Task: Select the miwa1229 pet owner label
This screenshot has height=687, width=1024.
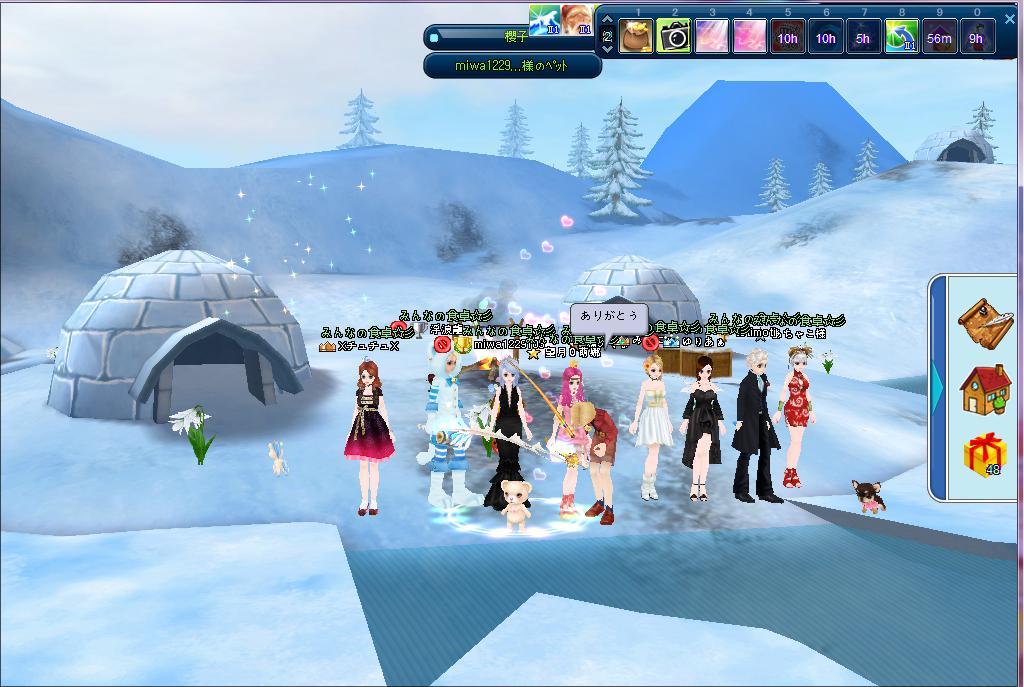Action: point(513,66)
